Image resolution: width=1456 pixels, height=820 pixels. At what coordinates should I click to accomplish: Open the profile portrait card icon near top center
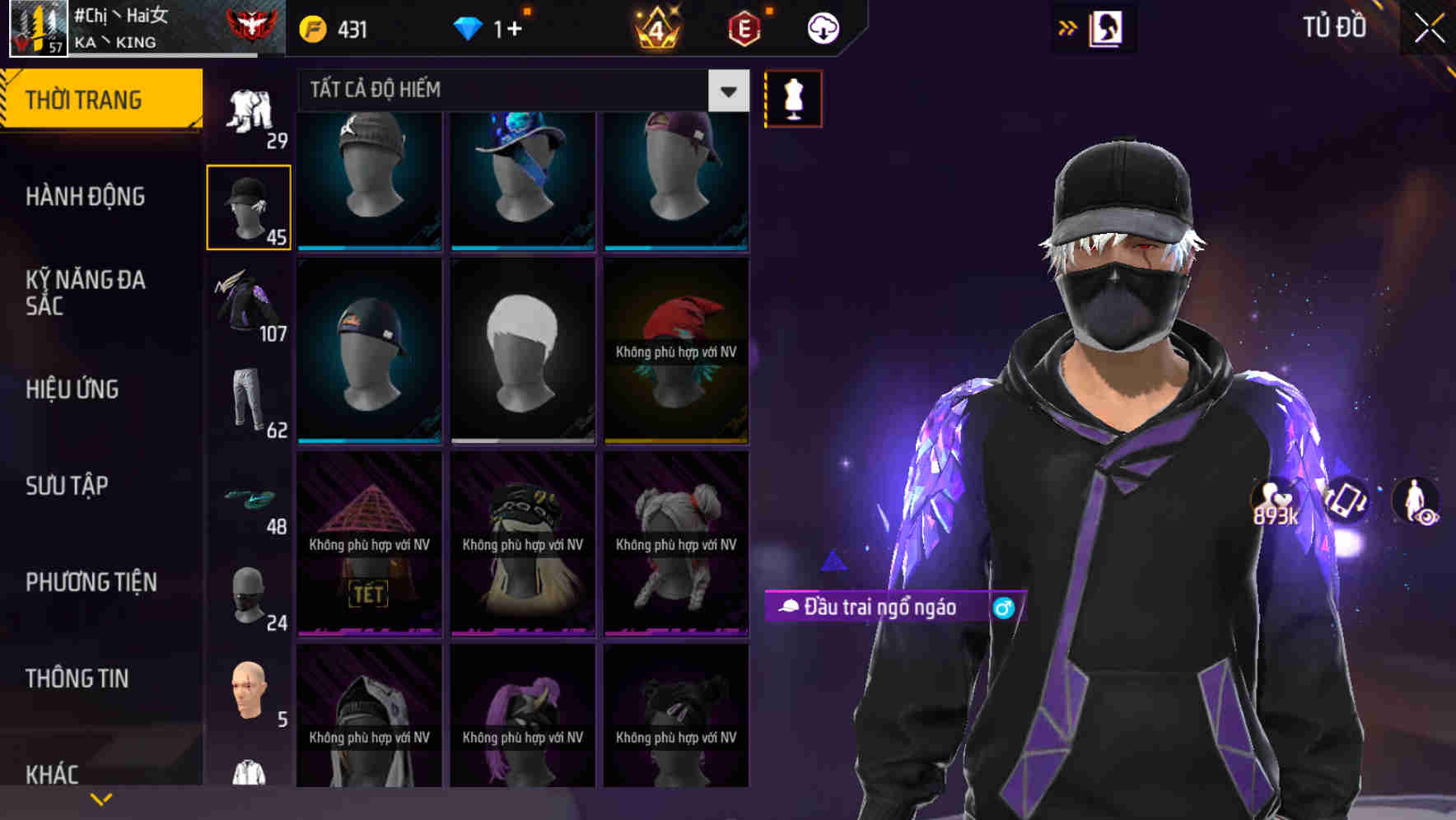1108,27
